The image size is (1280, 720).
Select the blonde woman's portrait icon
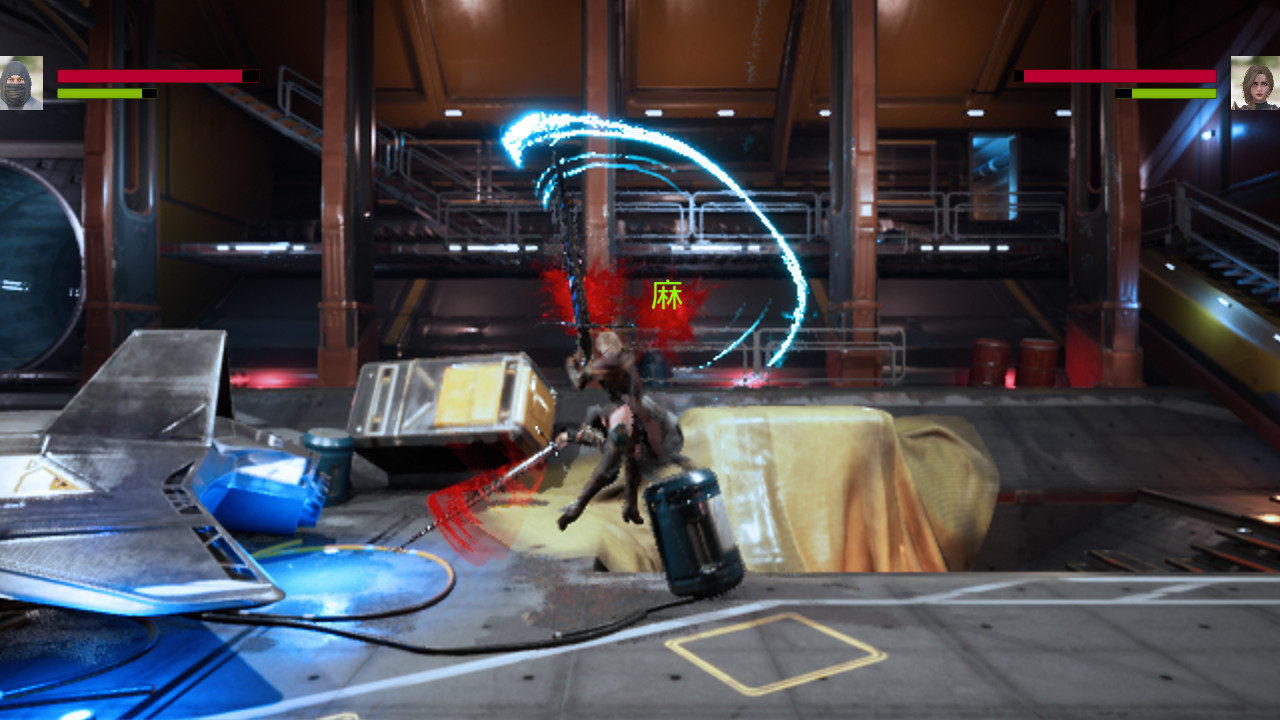(1257, 81)
